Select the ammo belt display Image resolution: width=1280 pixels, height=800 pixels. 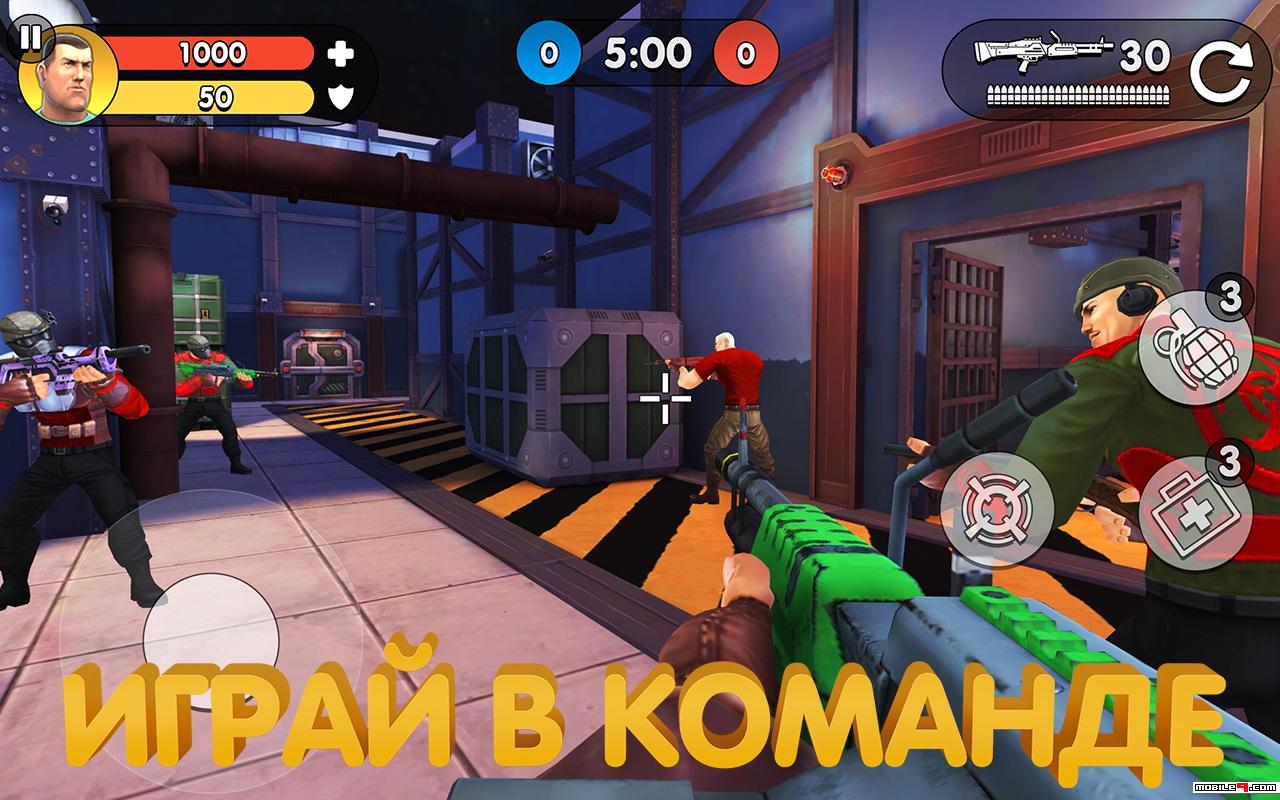pos(1080,95)
